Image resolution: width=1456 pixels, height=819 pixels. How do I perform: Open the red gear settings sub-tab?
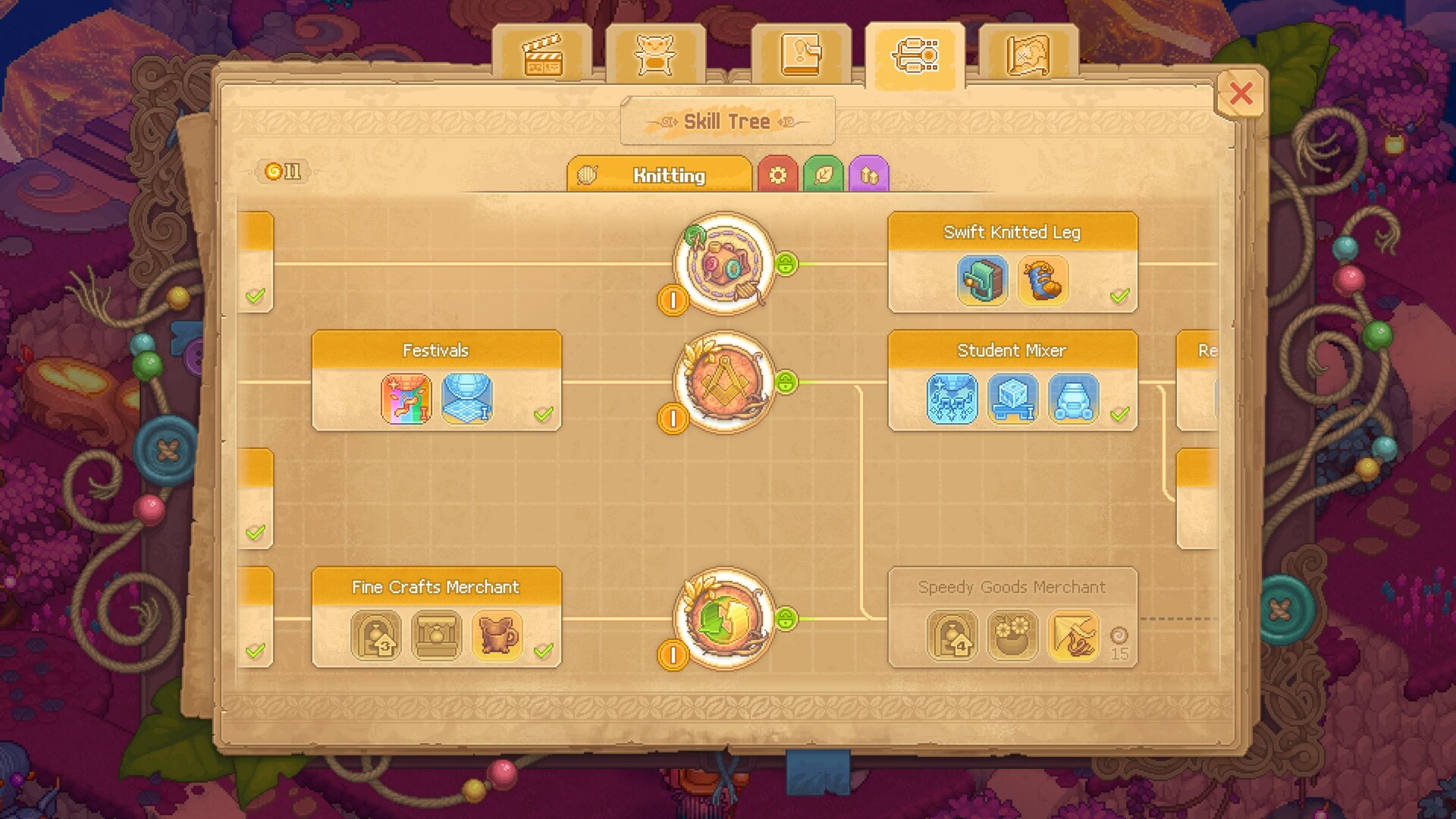(x=778, y=174)
